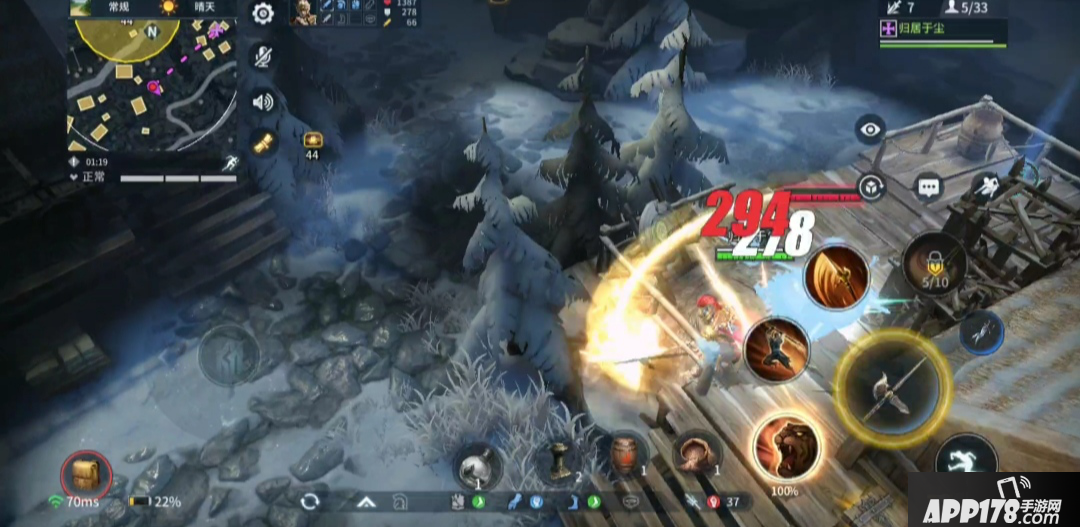1080x527 pixels.
Task: Toggle the eye spectate view icon
Action: coord(871,129)
